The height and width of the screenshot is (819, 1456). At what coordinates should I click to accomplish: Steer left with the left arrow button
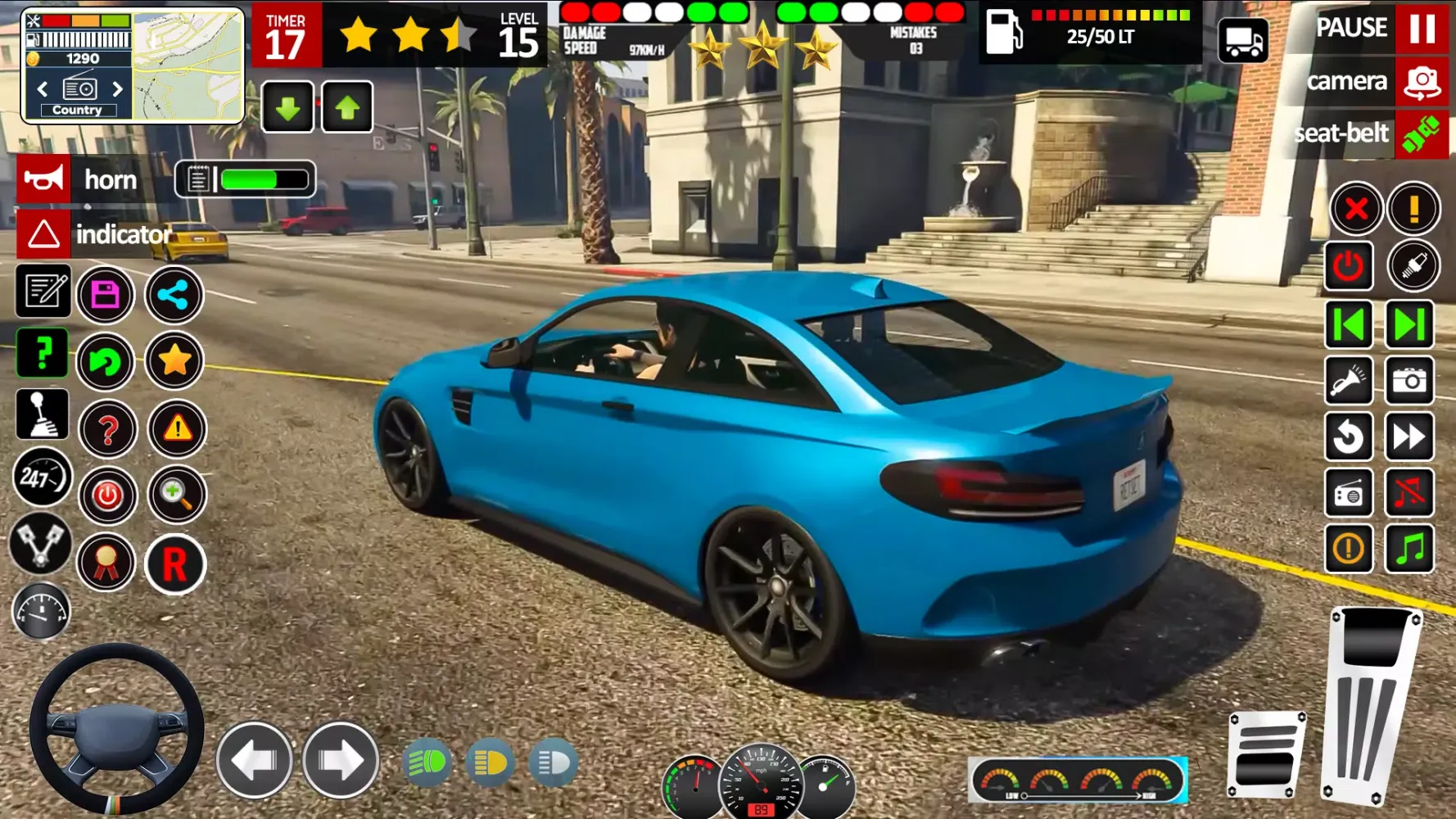[255, 761]
